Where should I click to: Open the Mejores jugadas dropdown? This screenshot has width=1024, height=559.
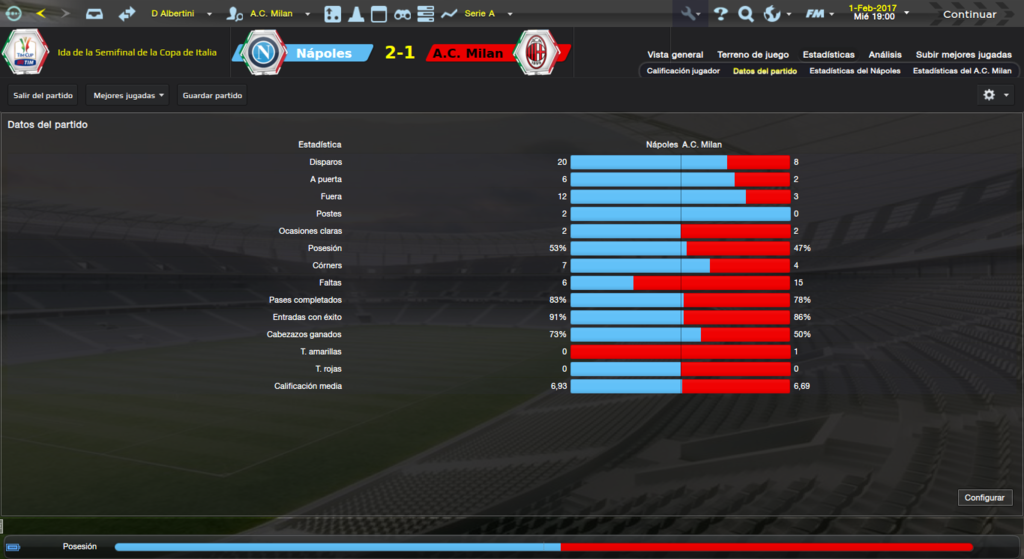pyautogui.click(x=128, y=95)
